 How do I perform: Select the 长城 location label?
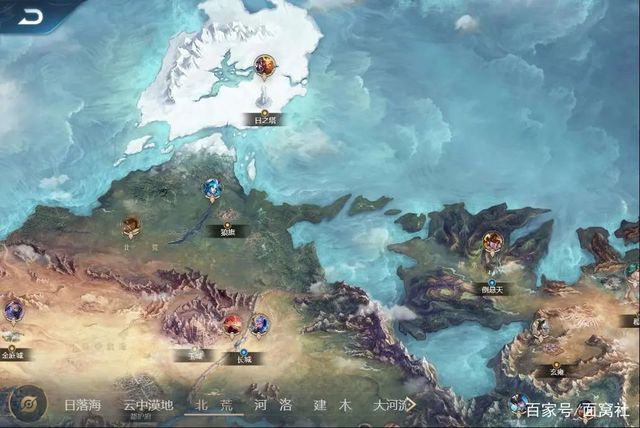[243, 357]
